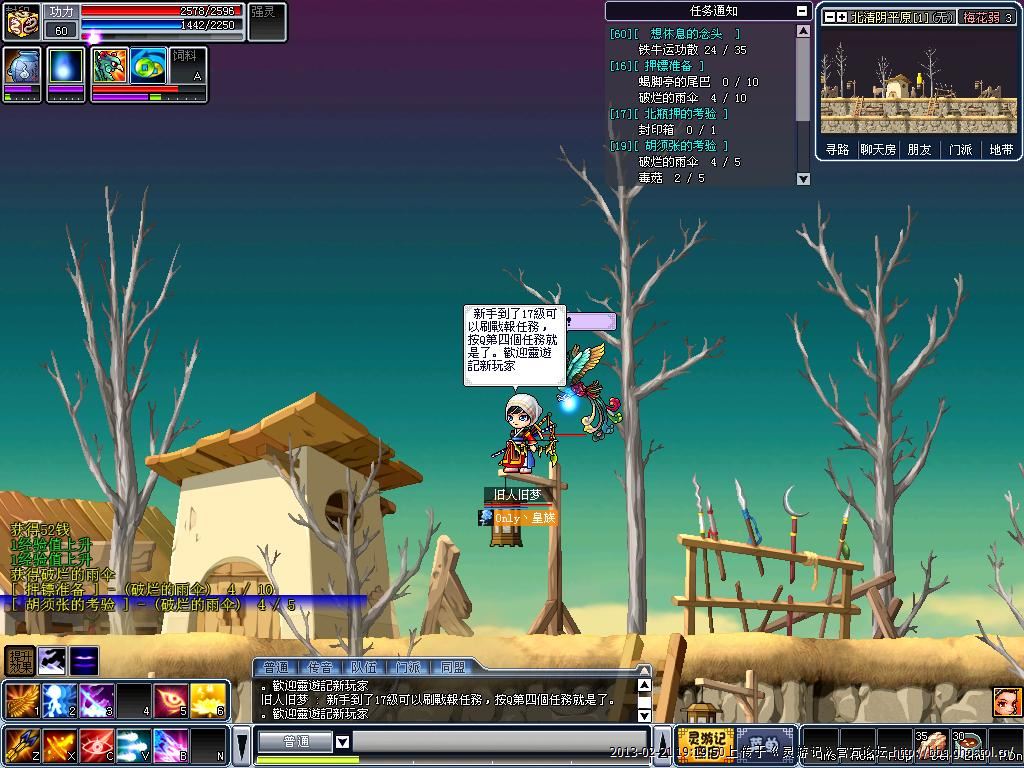The image size is (1024, 768).
Task: Open the 朋友 friends list
Action: pos(919,149)
